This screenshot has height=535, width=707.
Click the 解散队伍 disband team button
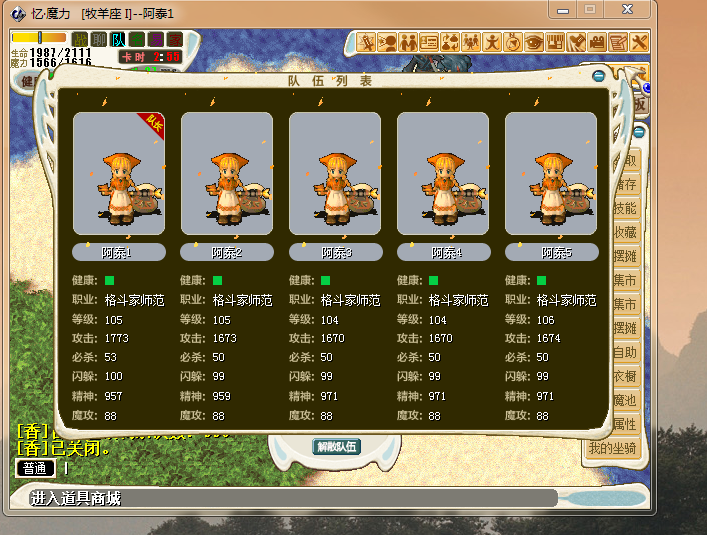(336, 447)
